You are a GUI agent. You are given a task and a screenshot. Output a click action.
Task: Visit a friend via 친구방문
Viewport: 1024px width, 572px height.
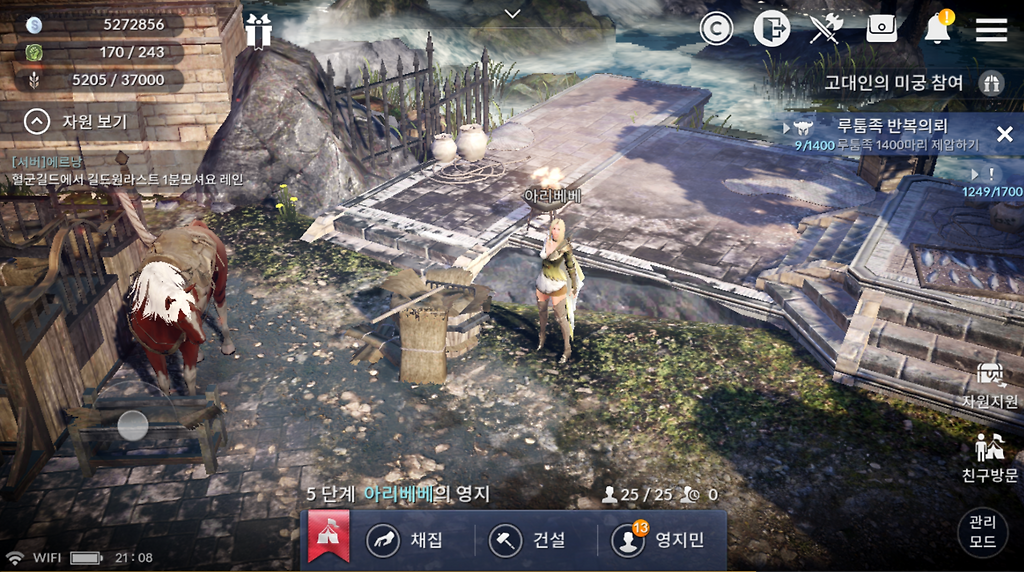[990, 458]
